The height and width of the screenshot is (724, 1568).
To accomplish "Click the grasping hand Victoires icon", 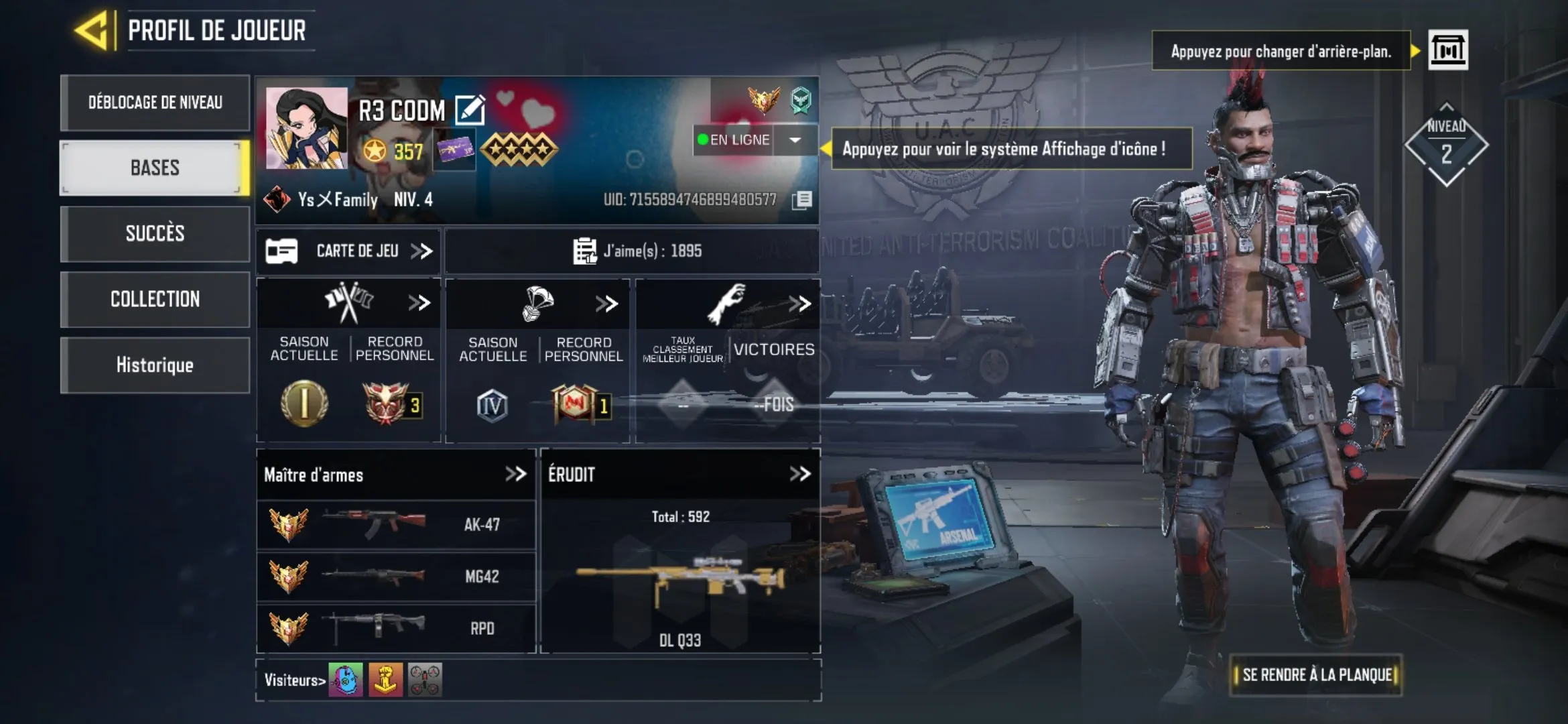I will 734,301.
